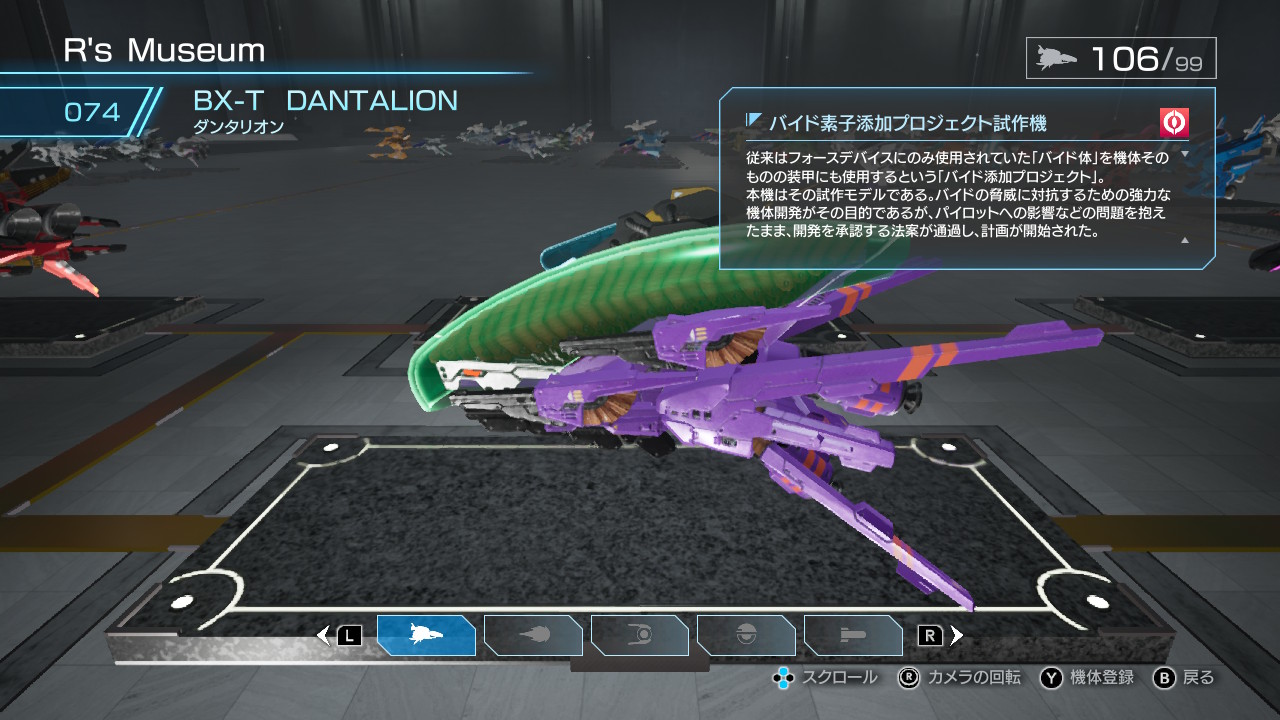Show the Bit sphere tab
Viewport: 1280px width, 720px height.
tap(746, 635)
